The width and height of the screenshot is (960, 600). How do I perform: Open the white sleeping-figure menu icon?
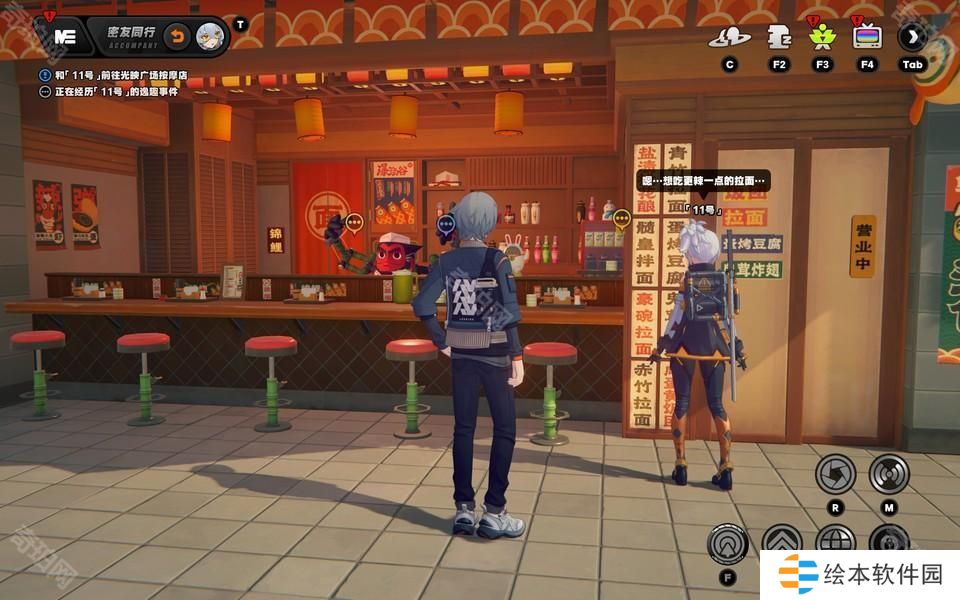[x=779, y=38]
